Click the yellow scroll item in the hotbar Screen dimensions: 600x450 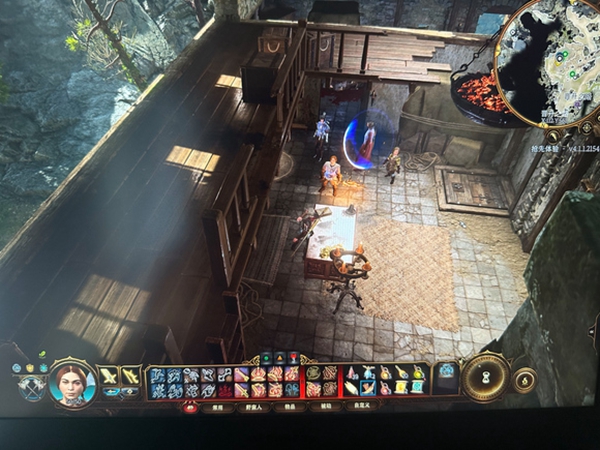click(400, 387)
